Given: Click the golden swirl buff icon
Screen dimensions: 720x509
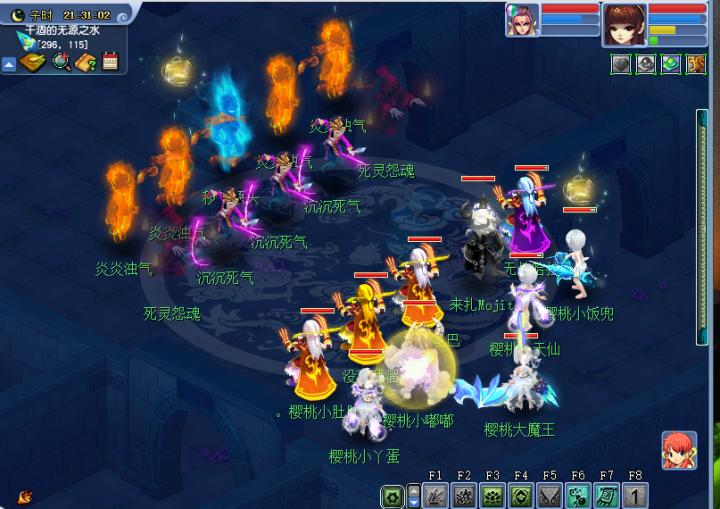Looking at the screenshot, I should 696,64.
